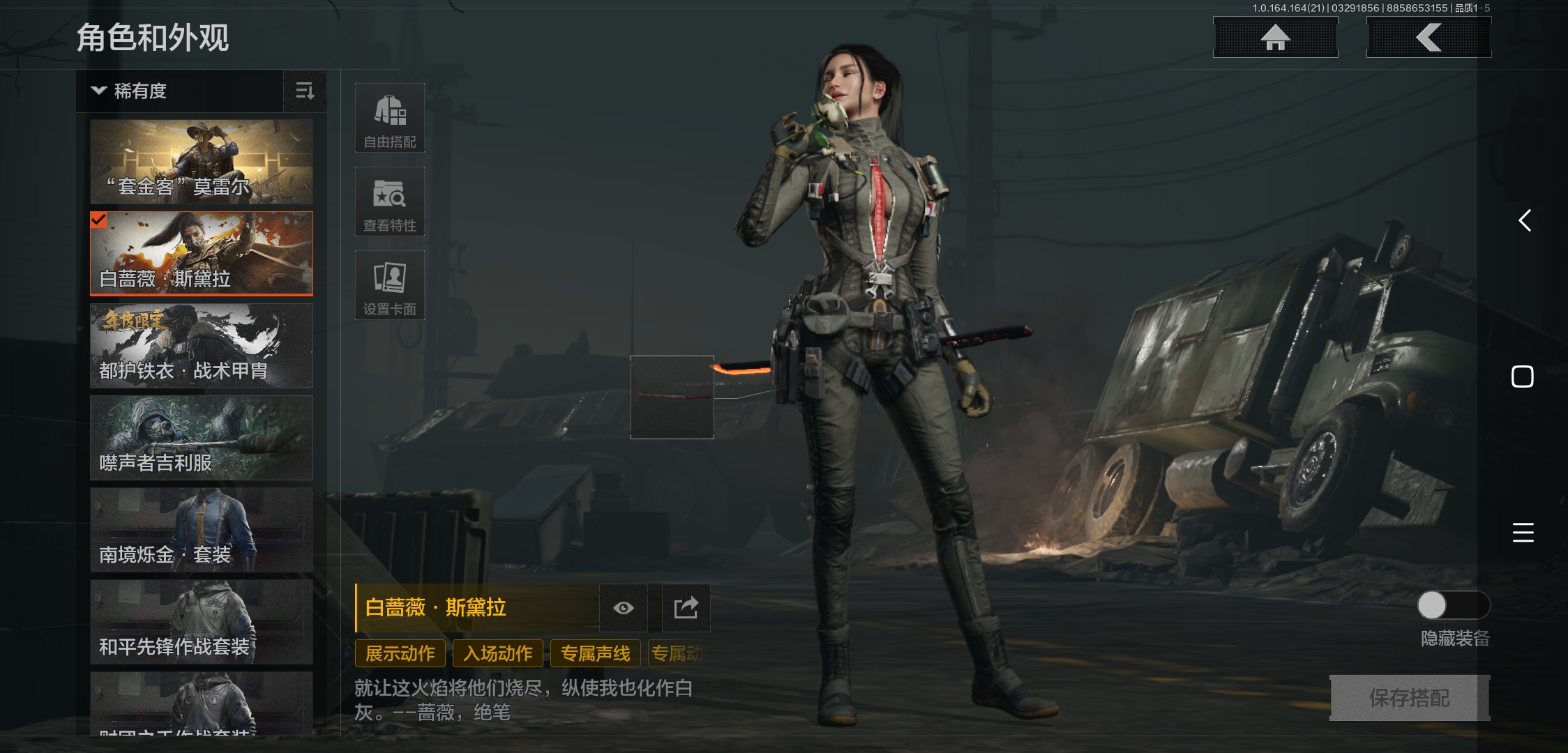Select the 都护铁衣·战术甲胄 outfit
The image size is (1568, 753).
(x=202, y=346)
